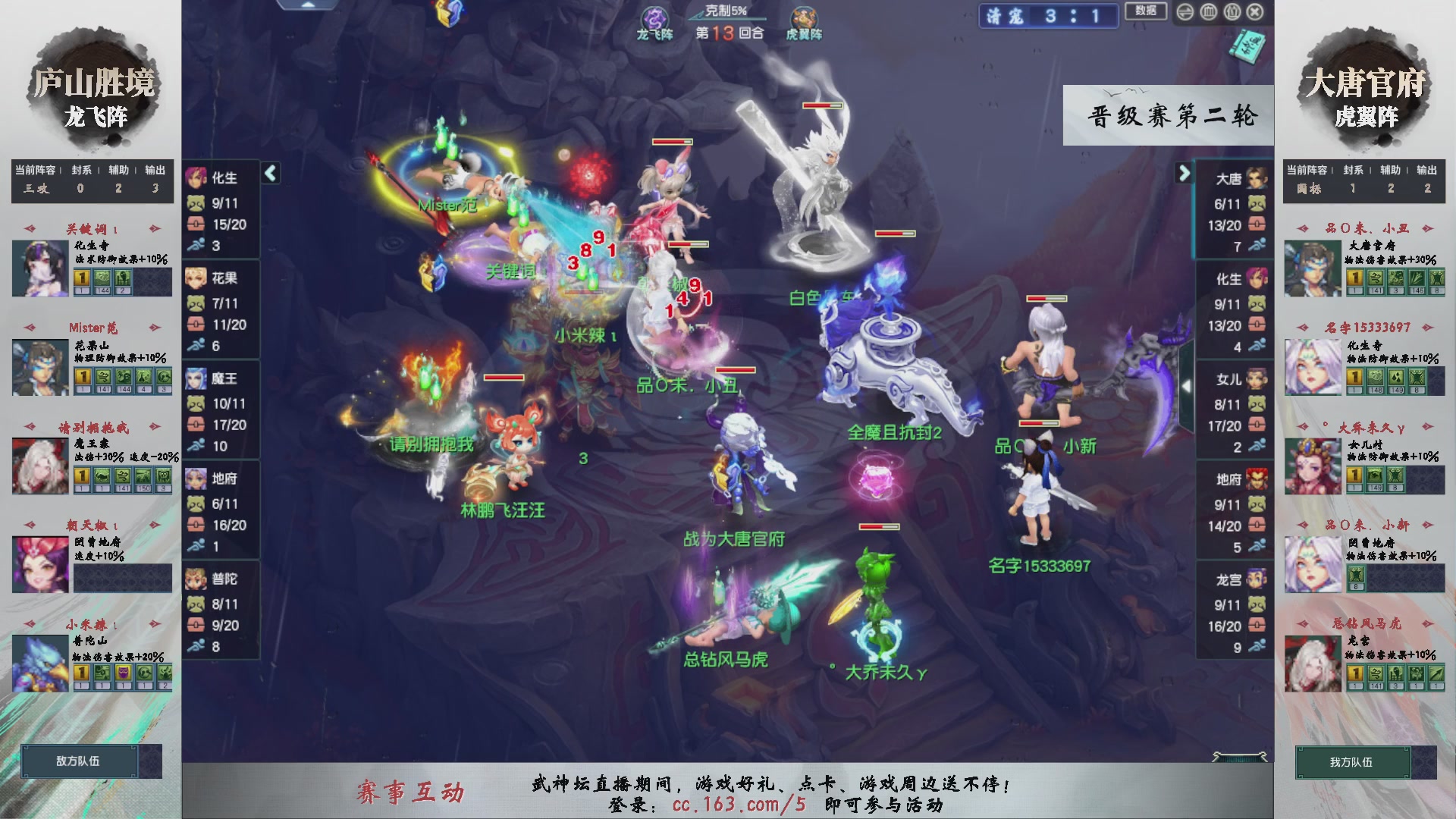Open the 数据 statistics panel

1147,12
